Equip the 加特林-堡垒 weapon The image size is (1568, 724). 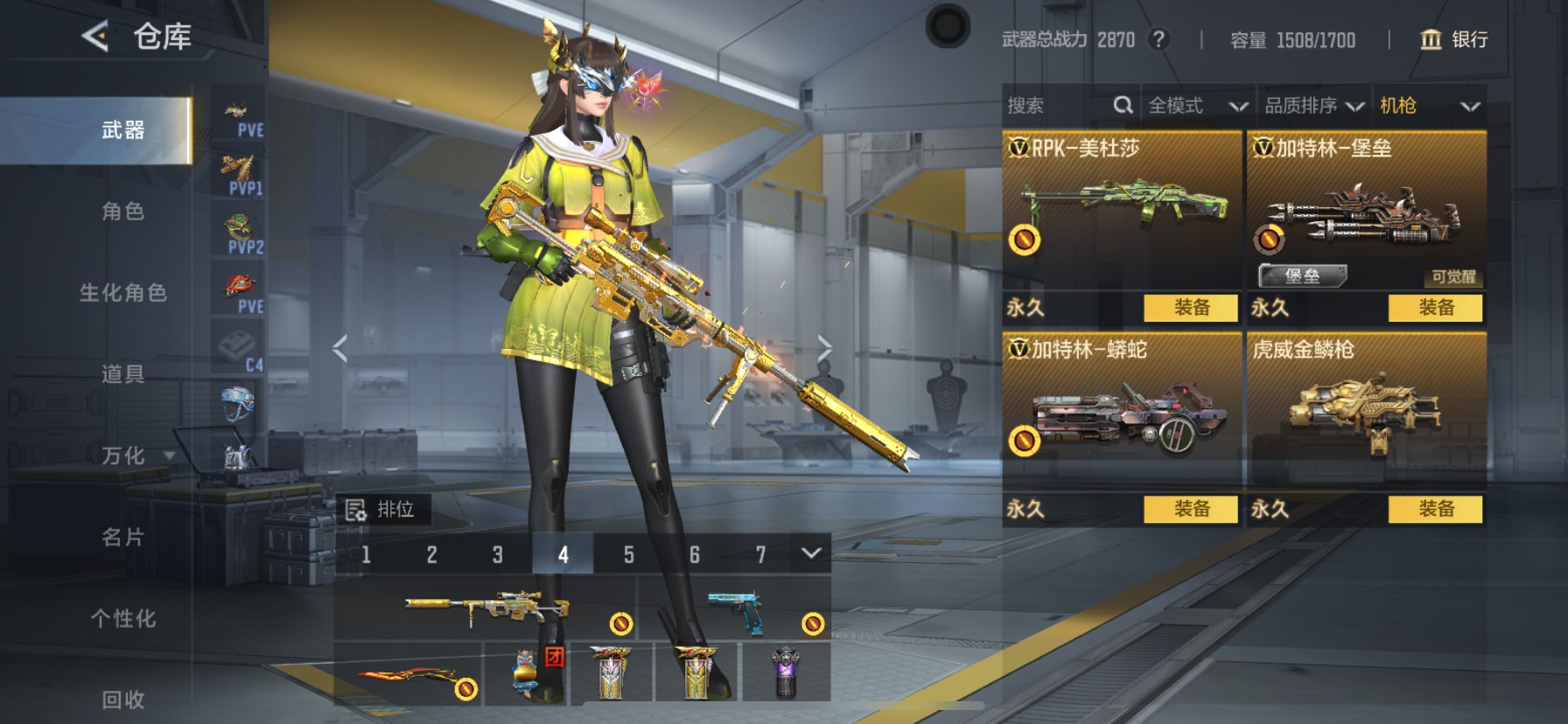(1435, 308)
